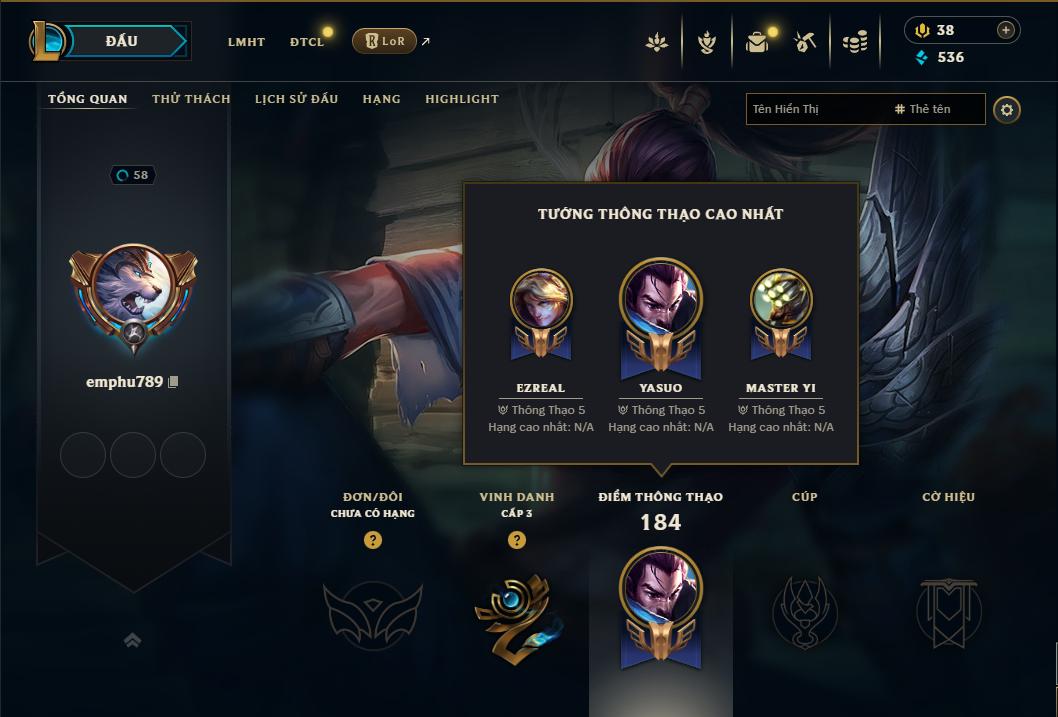This screenshot has height=717, width=1058.
Task: Open the LỊCH SỬ ĐẤU tab
Action: coord(296,99)
